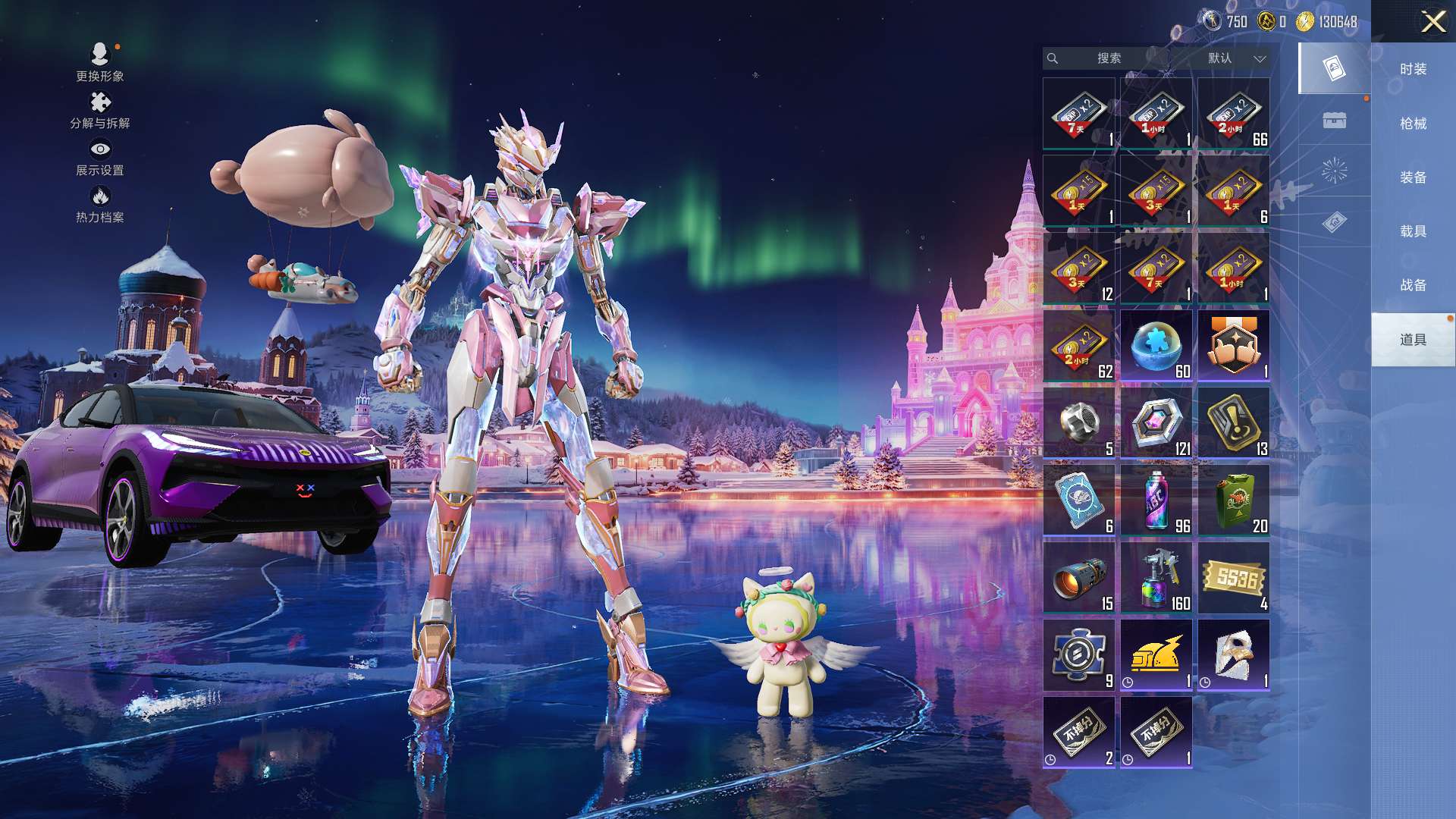Screen dimensions: 1456x819
Task: Open the 默认 sort dropdown
Action: tap(1236, 58)
